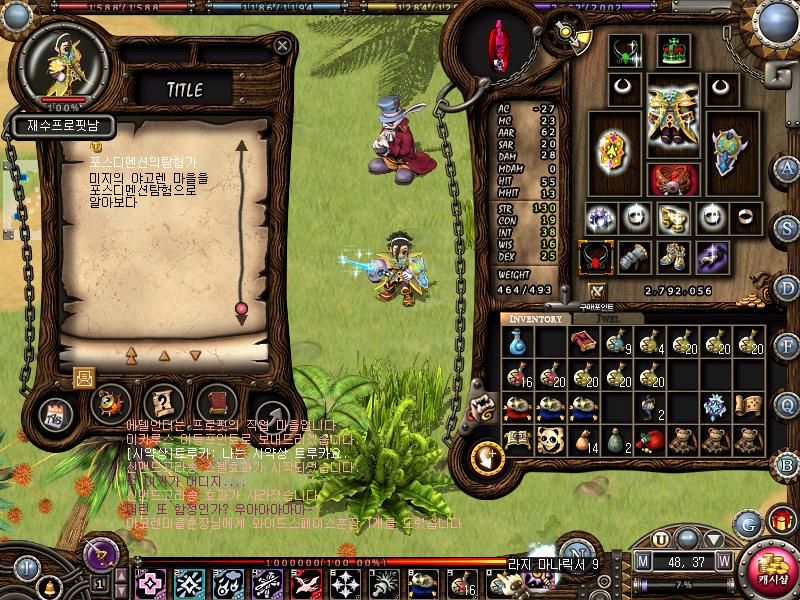Click the M button beside coordinates
Viewport: 800px width, 600px height.
coord(642,560)
